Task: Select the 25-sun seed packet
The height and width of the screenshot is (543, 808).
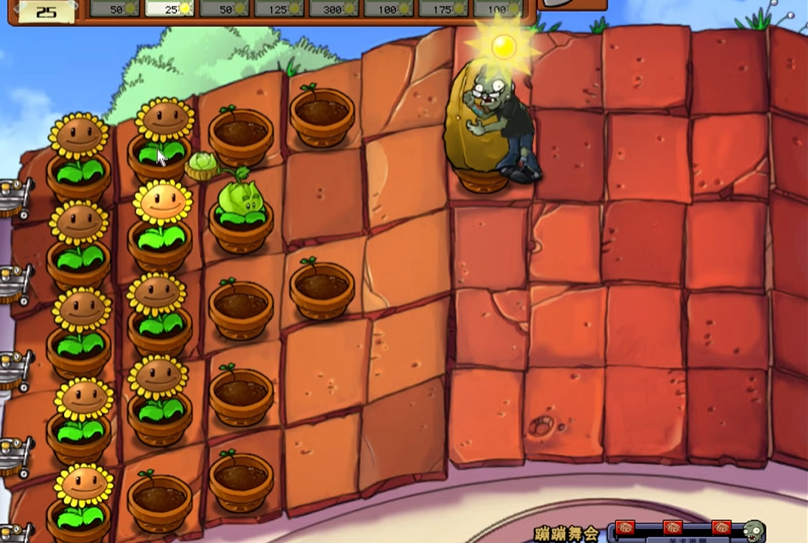Action: click(169, 8)
